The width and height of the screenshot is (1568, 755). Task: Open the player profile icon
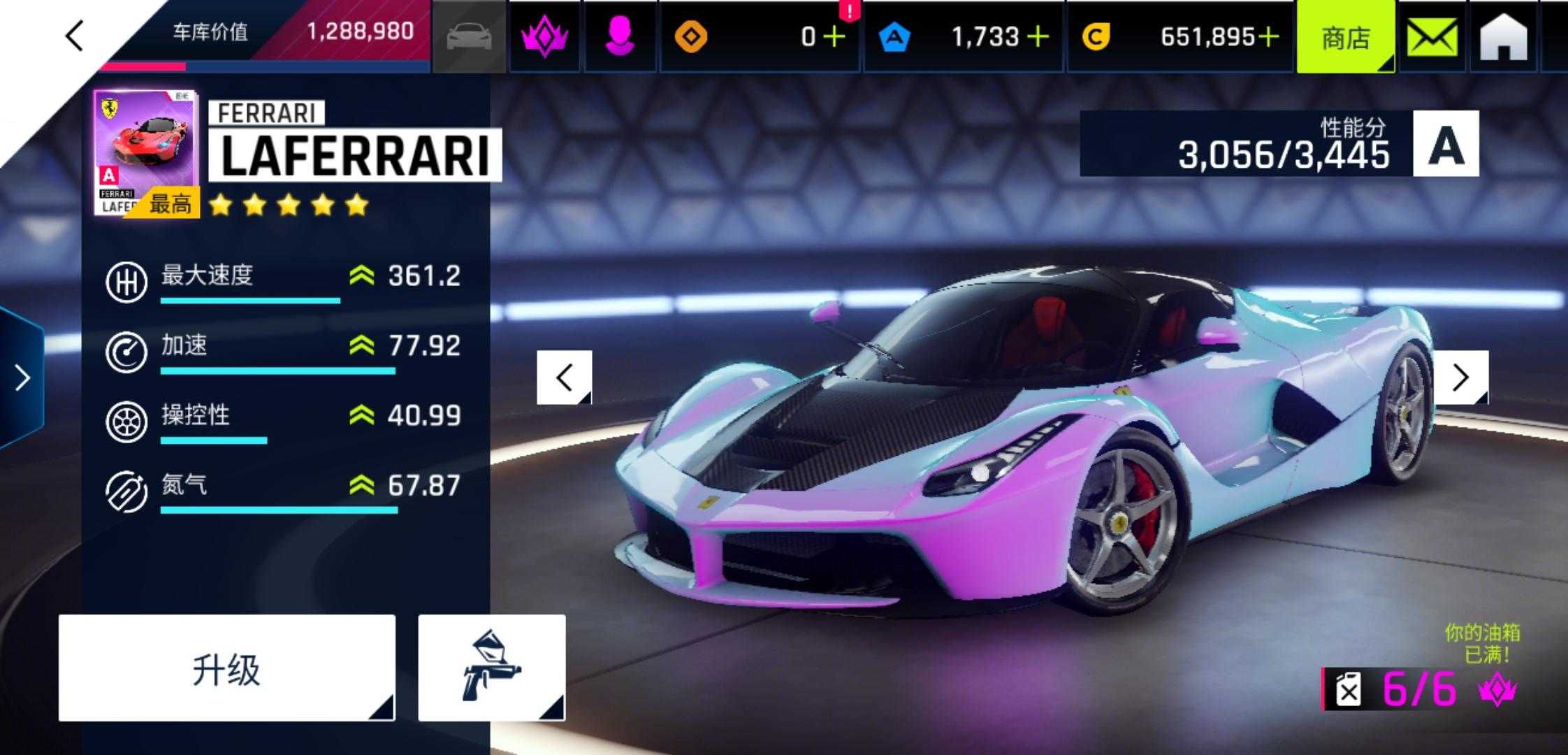tap(619, 36)
